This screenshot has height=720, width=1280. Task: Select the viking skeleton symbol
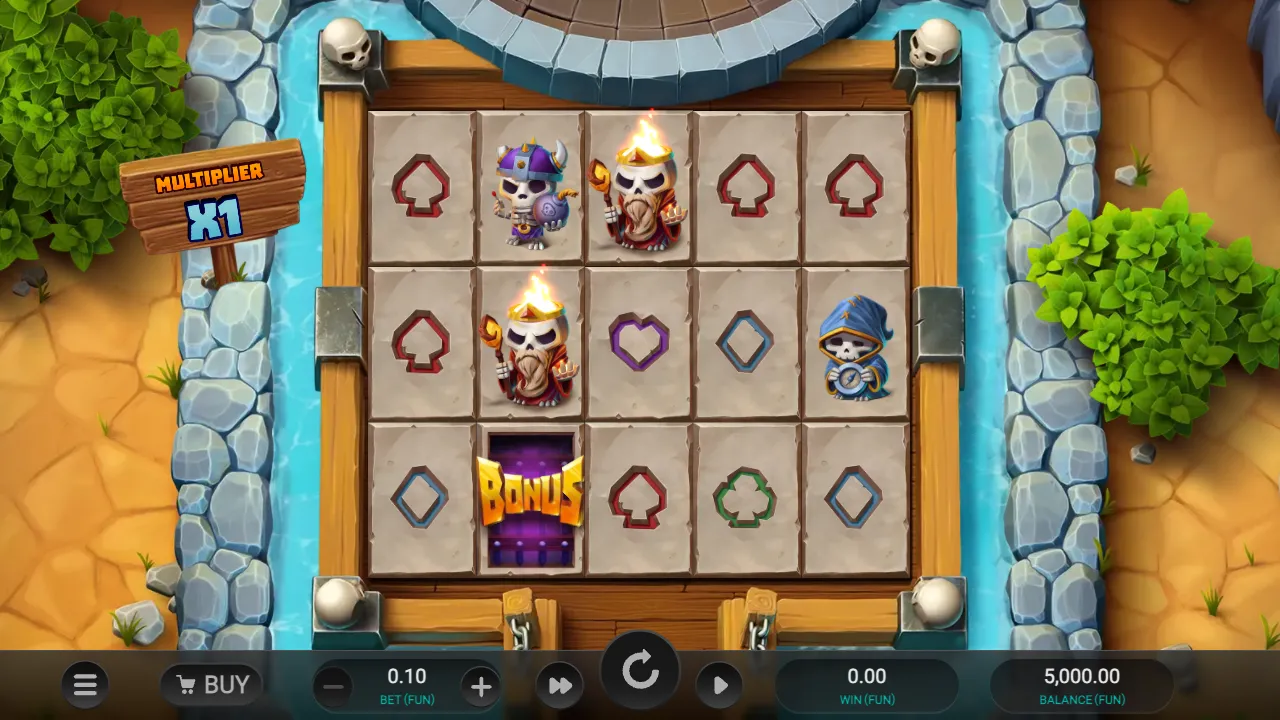point(532,190)
